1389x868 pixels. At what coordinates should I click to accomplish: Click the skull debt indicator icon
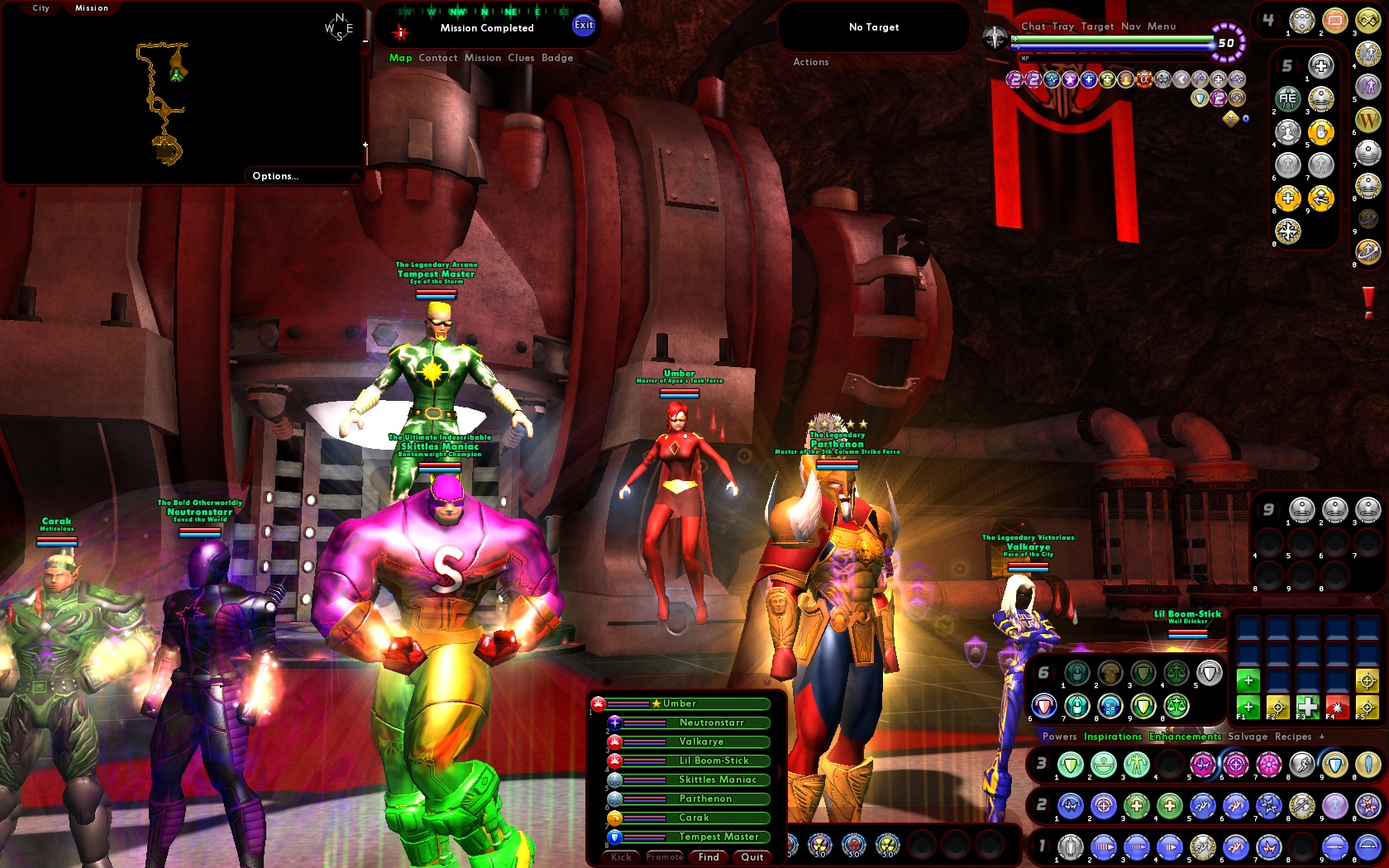click(x=1231, y=119)
